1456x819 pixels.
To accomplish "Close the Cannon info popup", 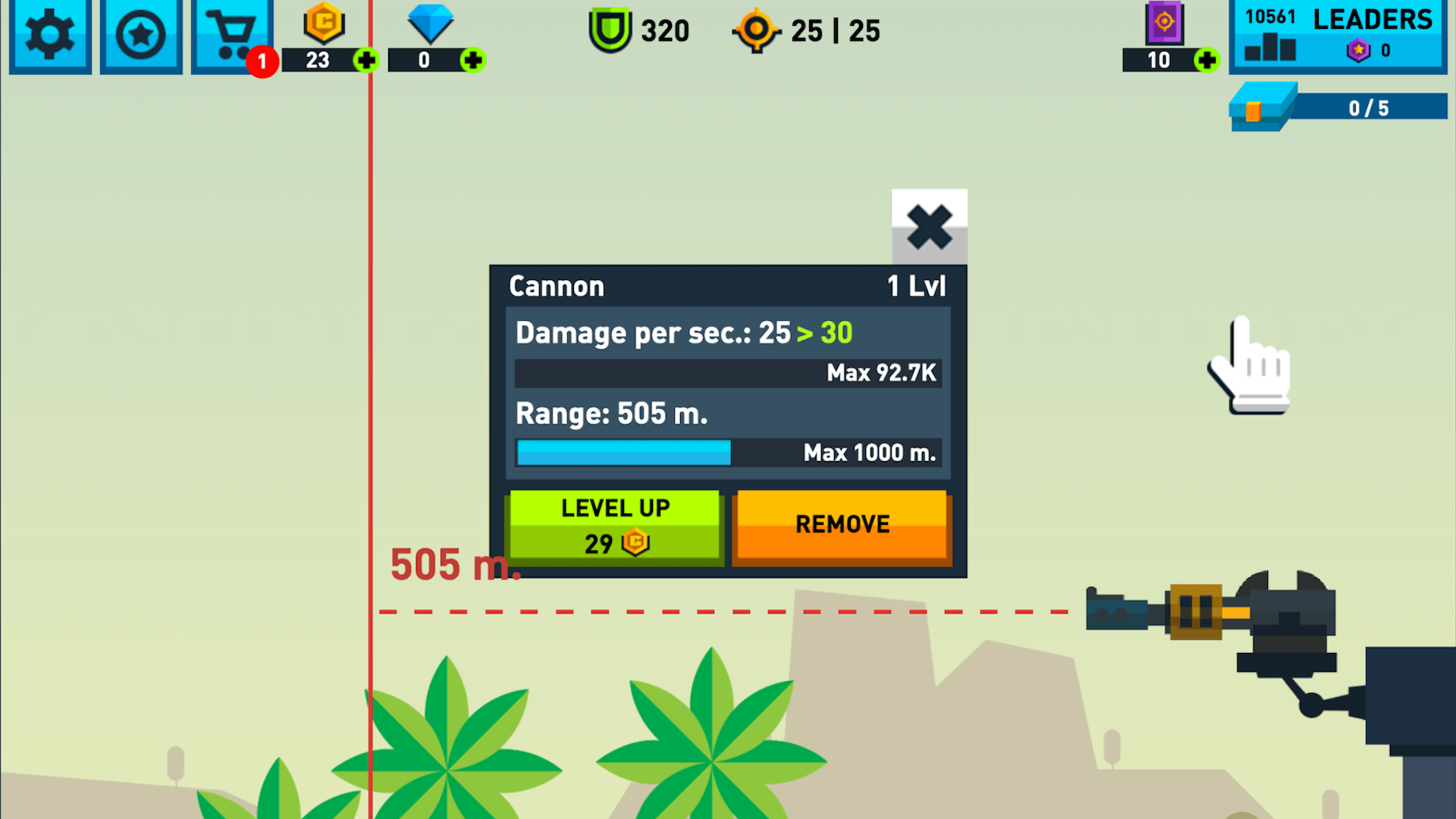I will pos(929,227).
